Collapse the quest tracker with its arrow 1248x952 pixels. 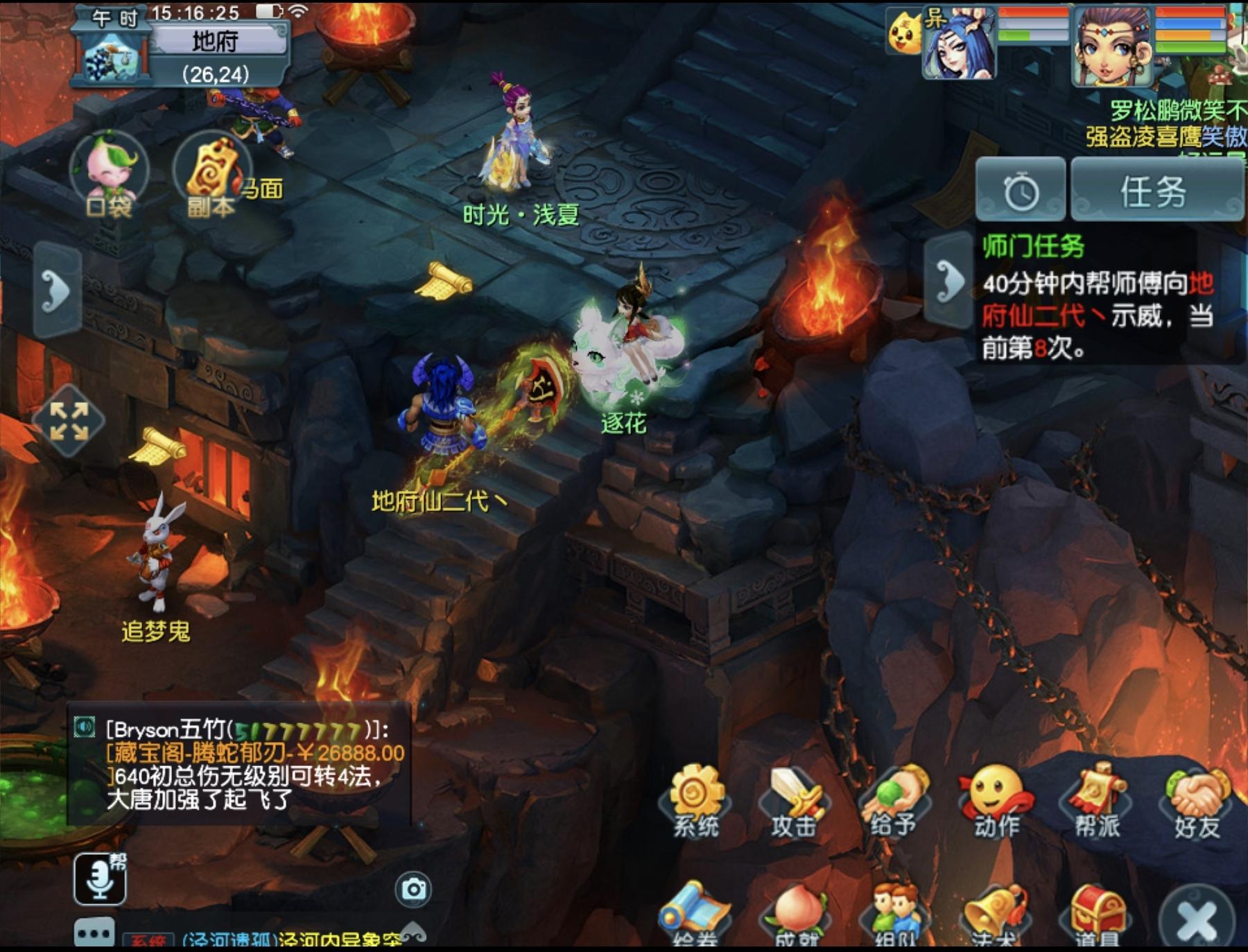click(949, 281)
